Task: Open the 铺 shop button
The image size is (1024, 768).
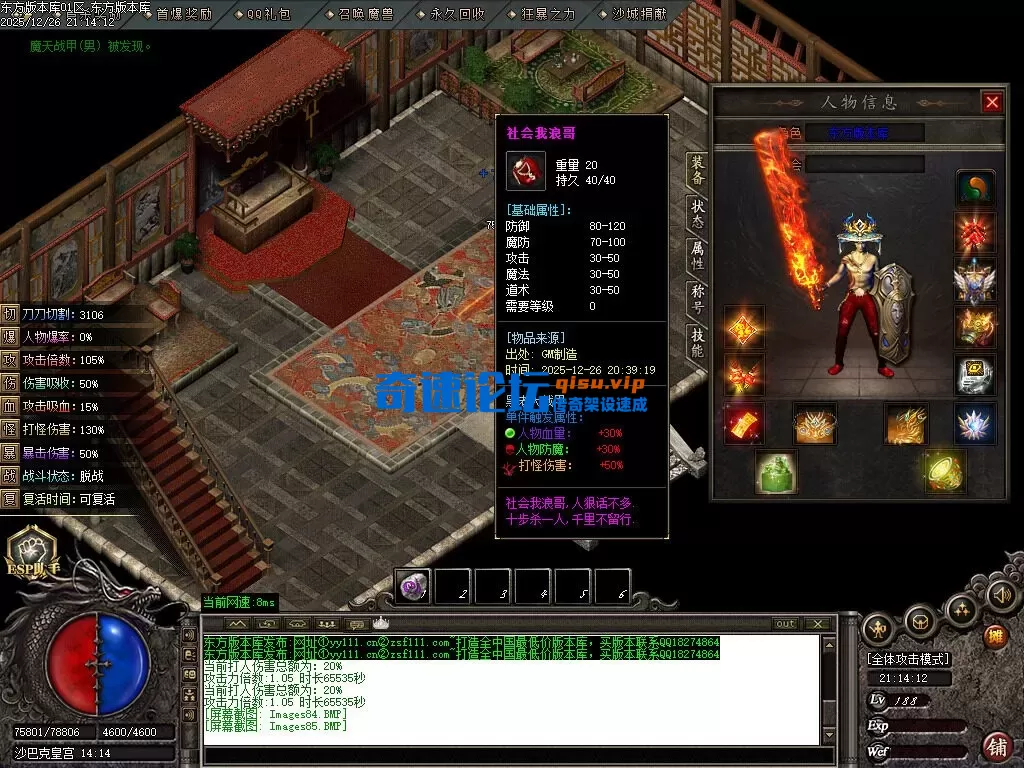Action: [x=996, y=746]
